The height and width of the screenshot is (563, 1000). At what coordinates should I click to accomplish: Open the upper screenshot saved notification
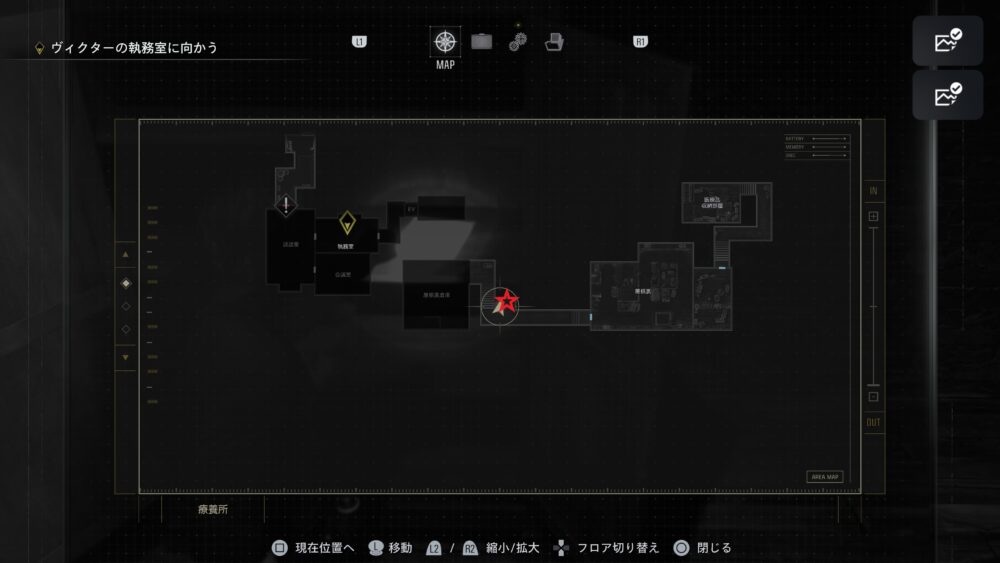(947, 42)
